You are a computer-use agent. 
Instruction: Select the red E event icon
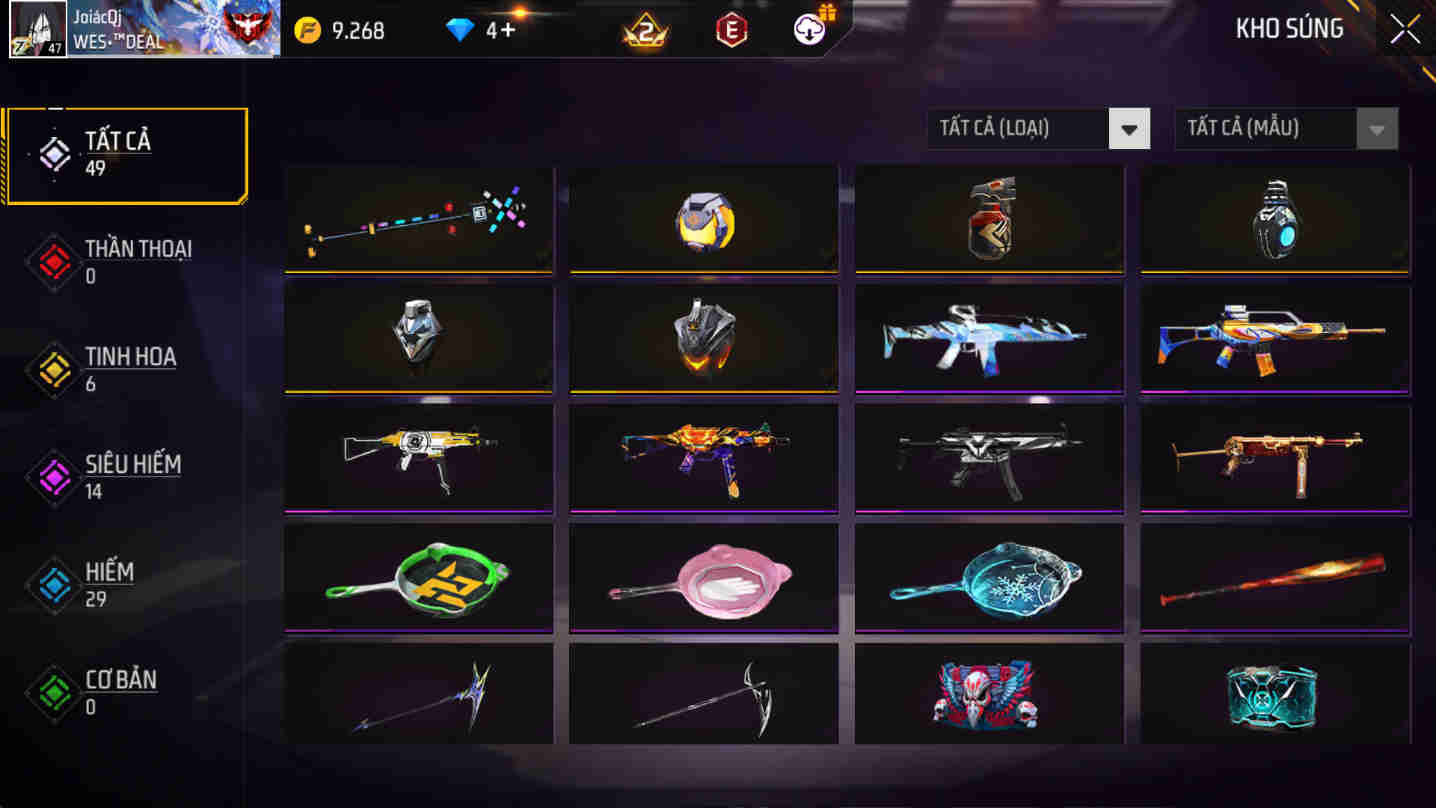729,30
